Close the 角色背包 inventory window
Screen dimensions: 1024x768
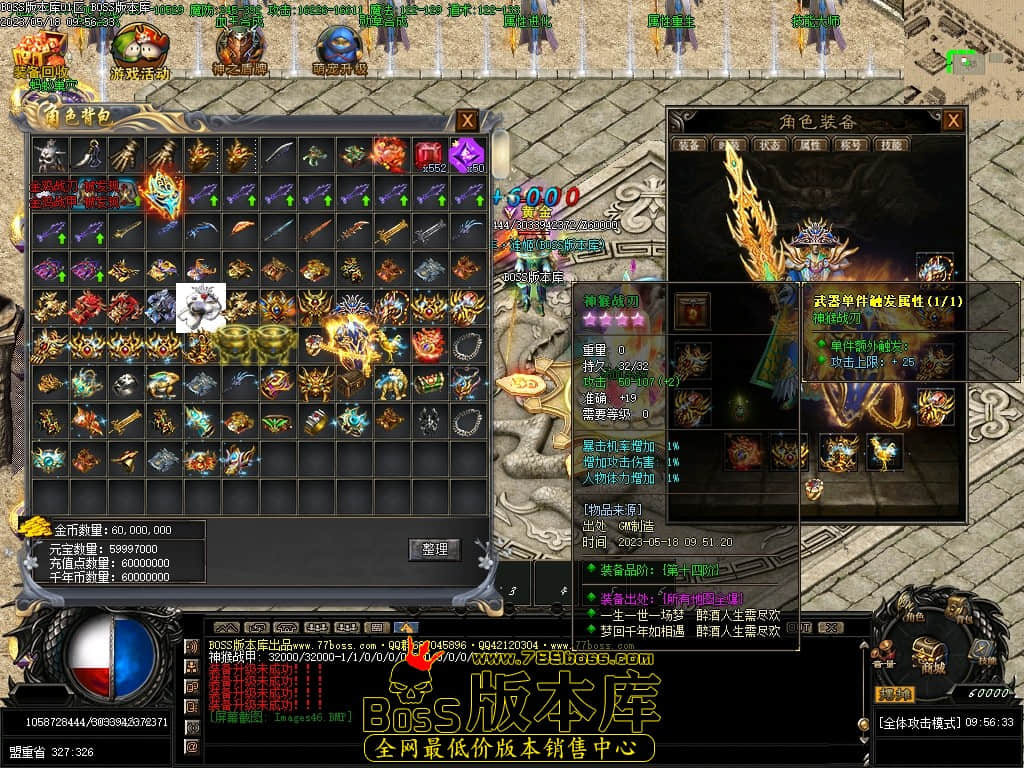(467, 121)
